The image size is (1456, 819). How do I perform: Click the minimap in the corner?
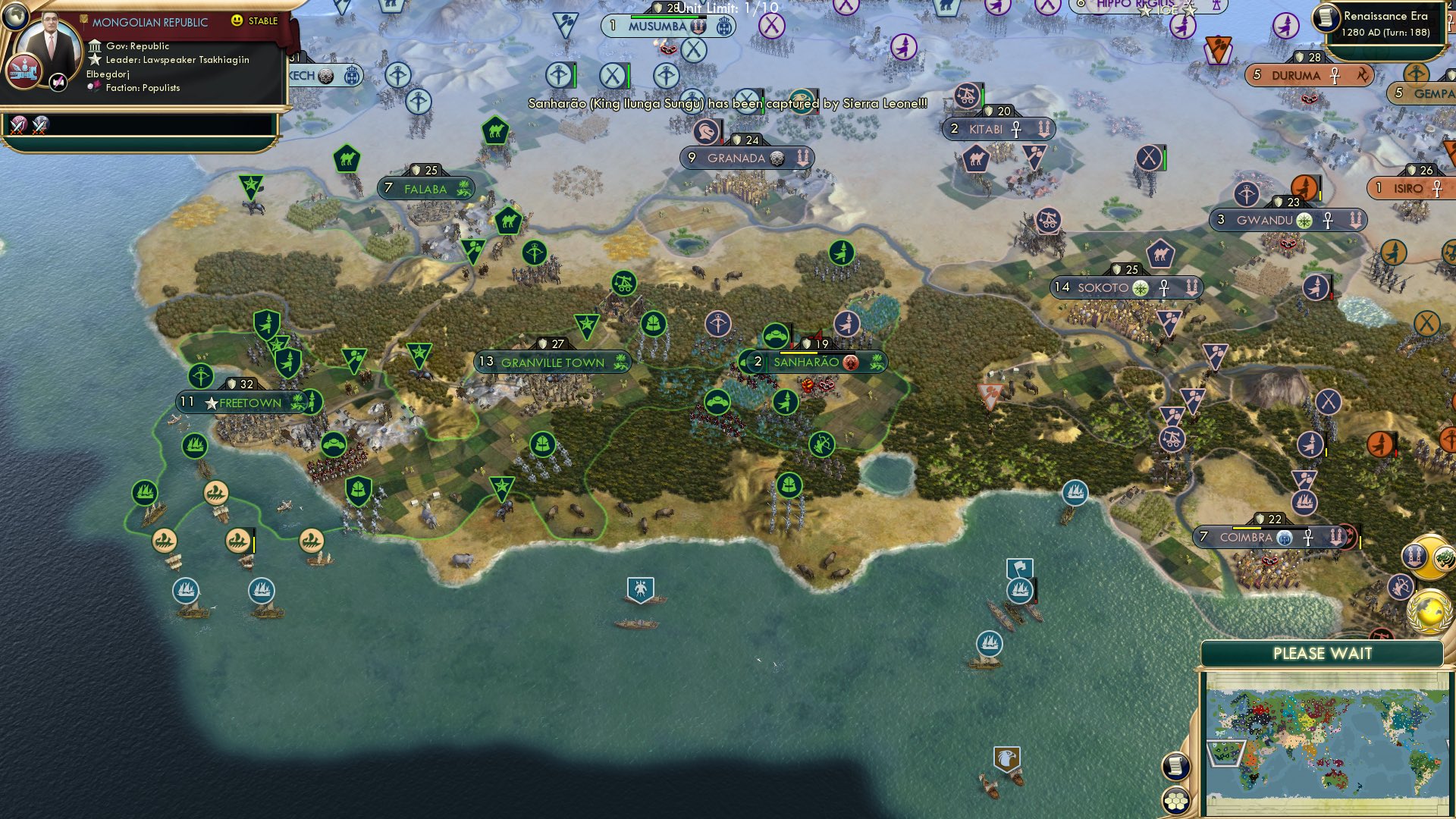pyautogui.click(x=1331, y=739)
